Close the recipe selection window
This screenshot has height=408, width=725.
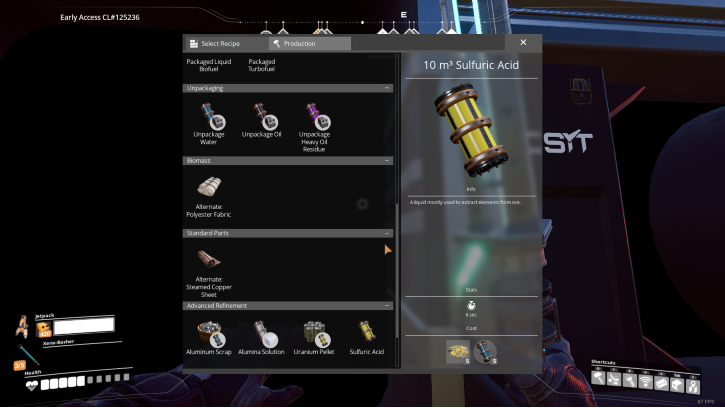[x=523, y=43]
